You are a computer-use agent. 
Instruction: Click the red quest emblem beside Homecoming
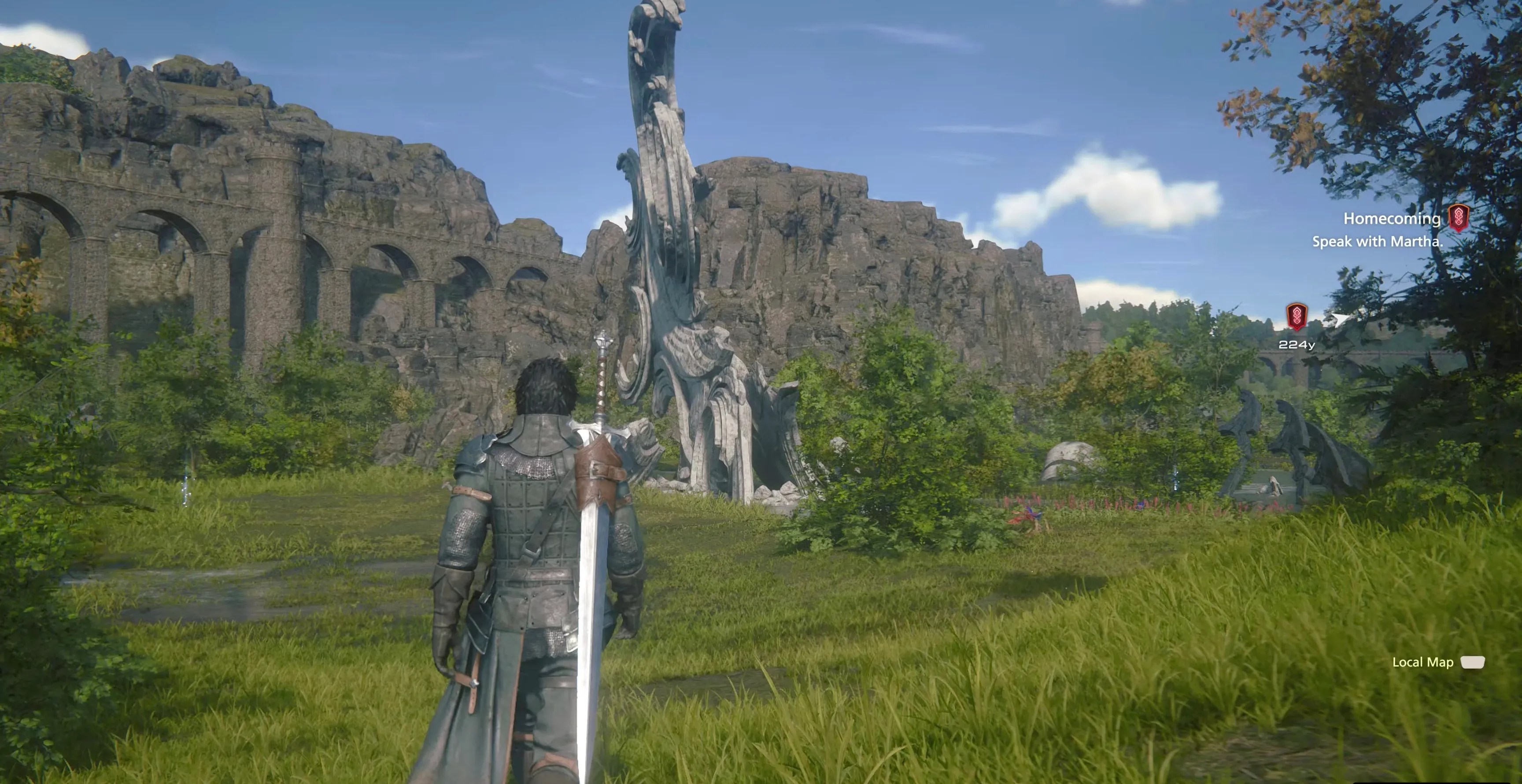click(x=1458, y=218)
